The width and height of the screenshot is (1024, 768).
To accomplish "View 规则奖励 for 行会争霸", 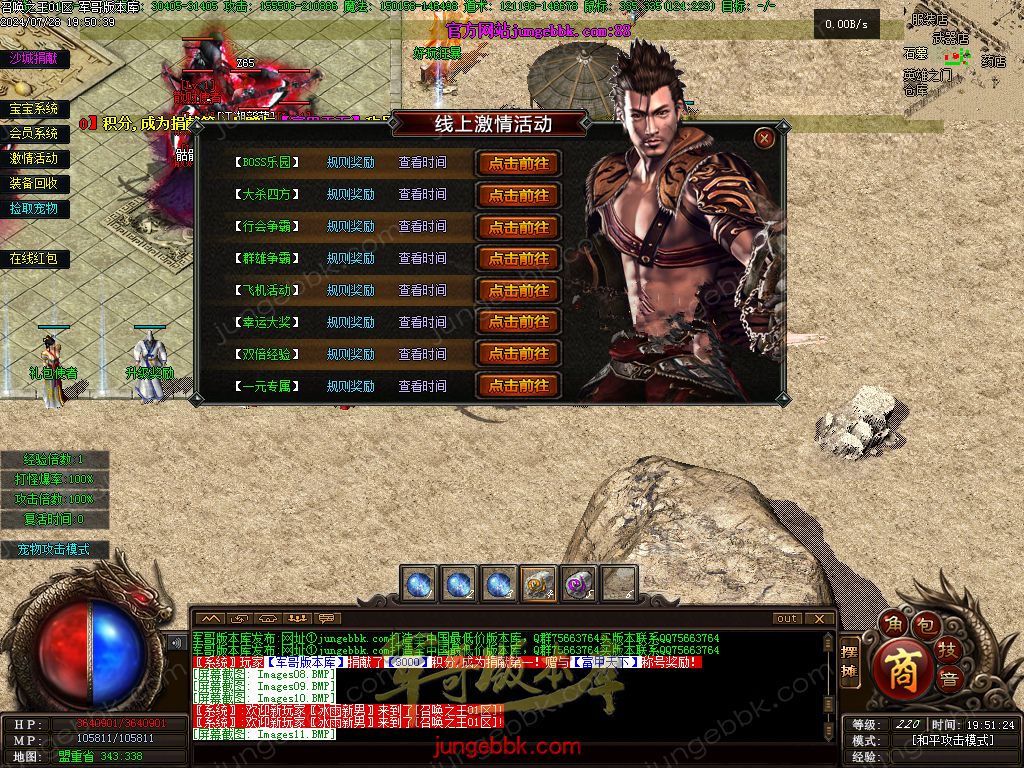I will 350,227.
